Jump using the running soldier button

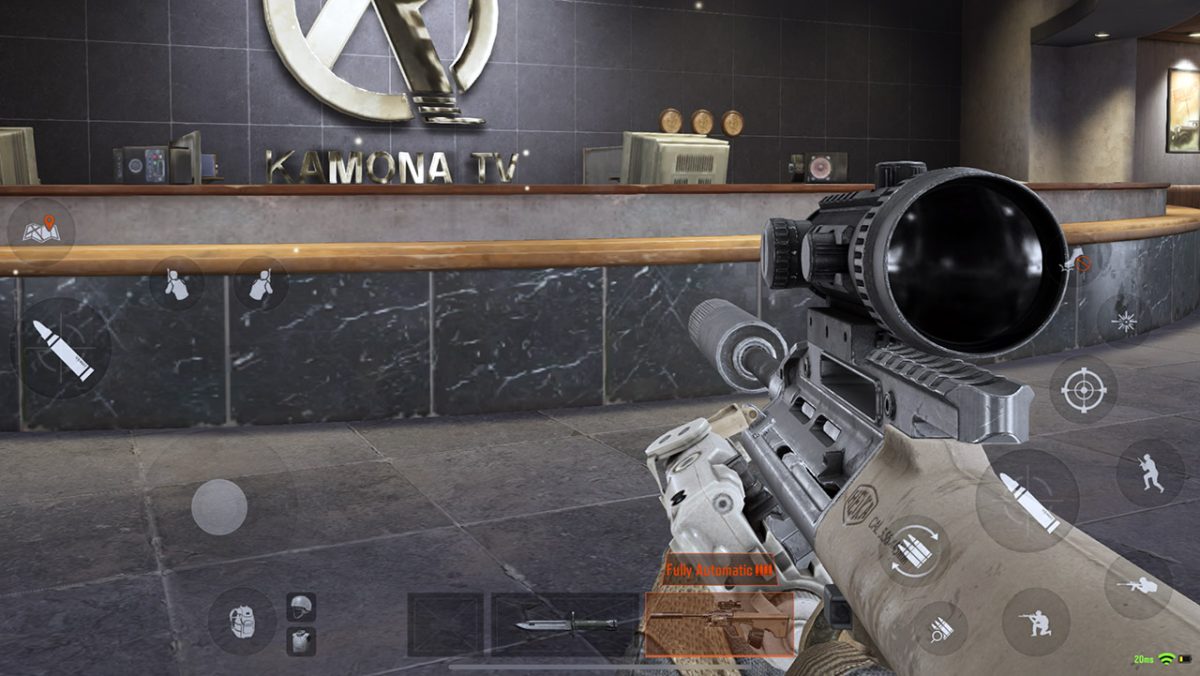tap(1149, 472)
